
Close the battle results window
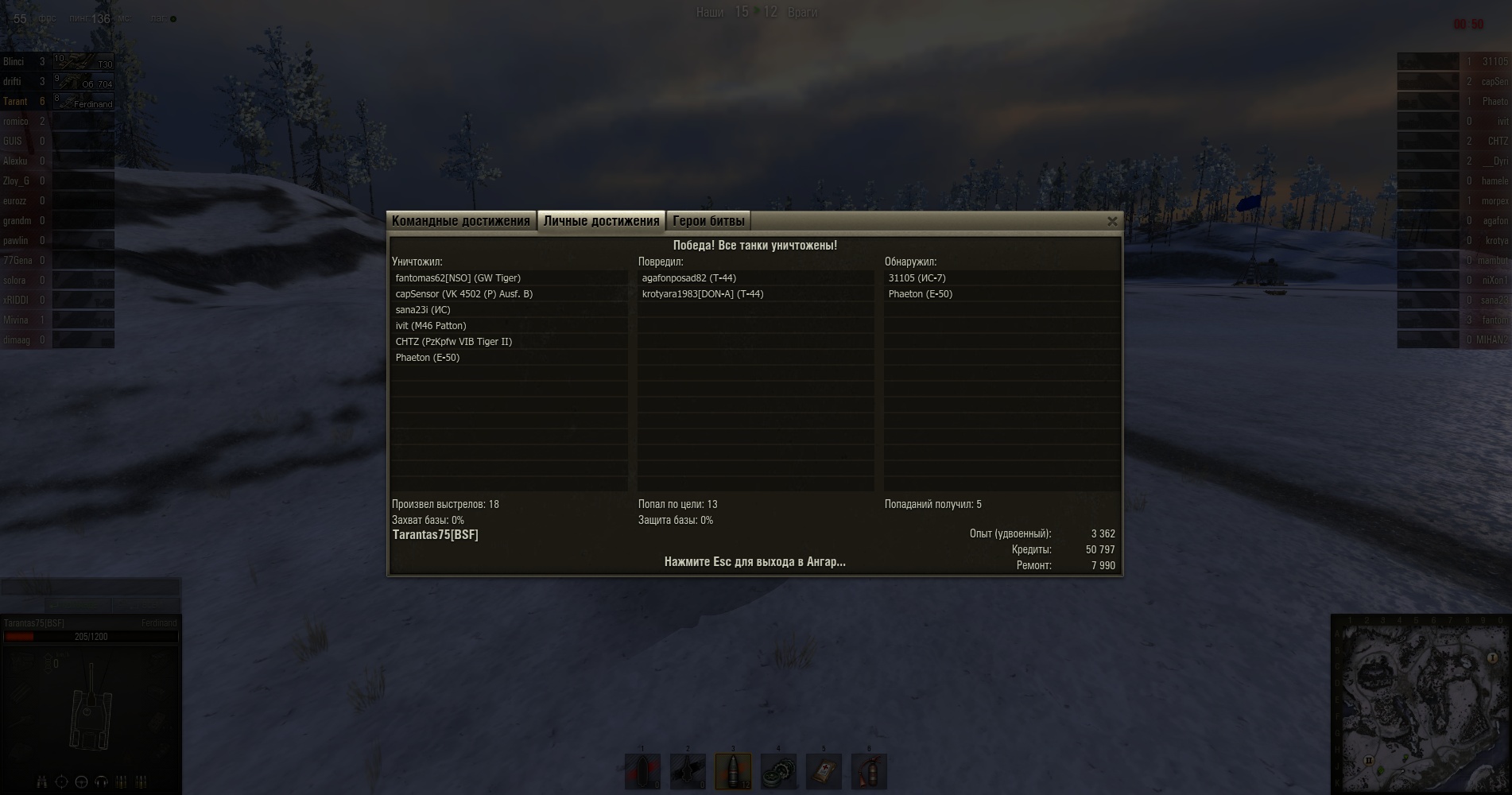click(x=1112, y=222)
